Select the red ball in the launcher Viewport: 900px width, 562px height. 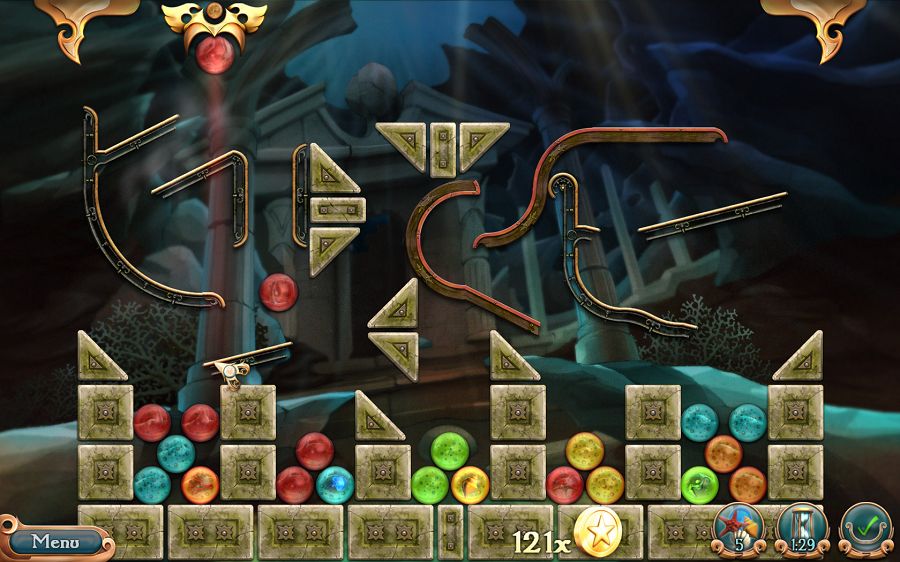pyautogui.click(x=214, y=53)
